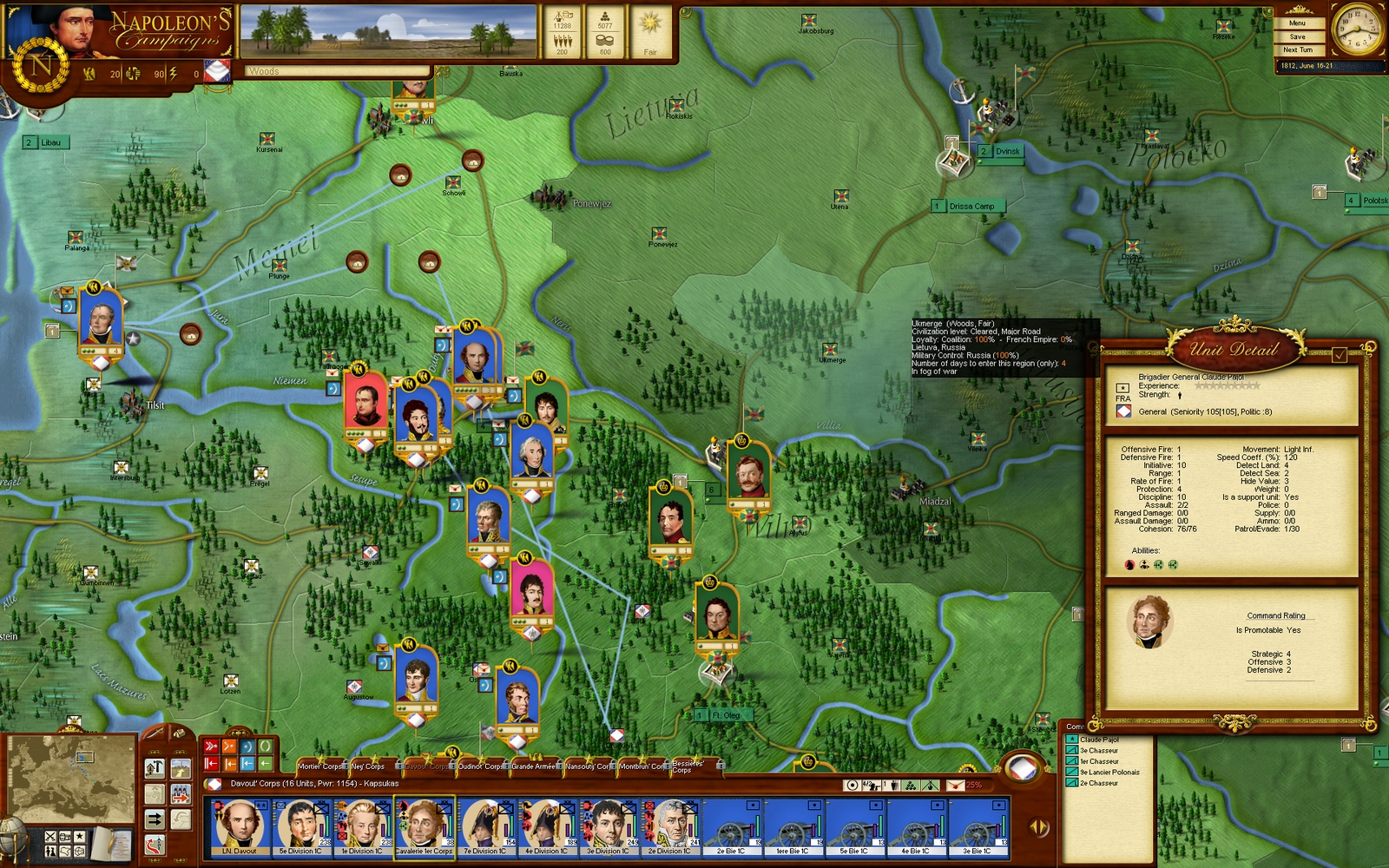End turn with Next Turn
1389x868 pixels.
click(1297, 50)
